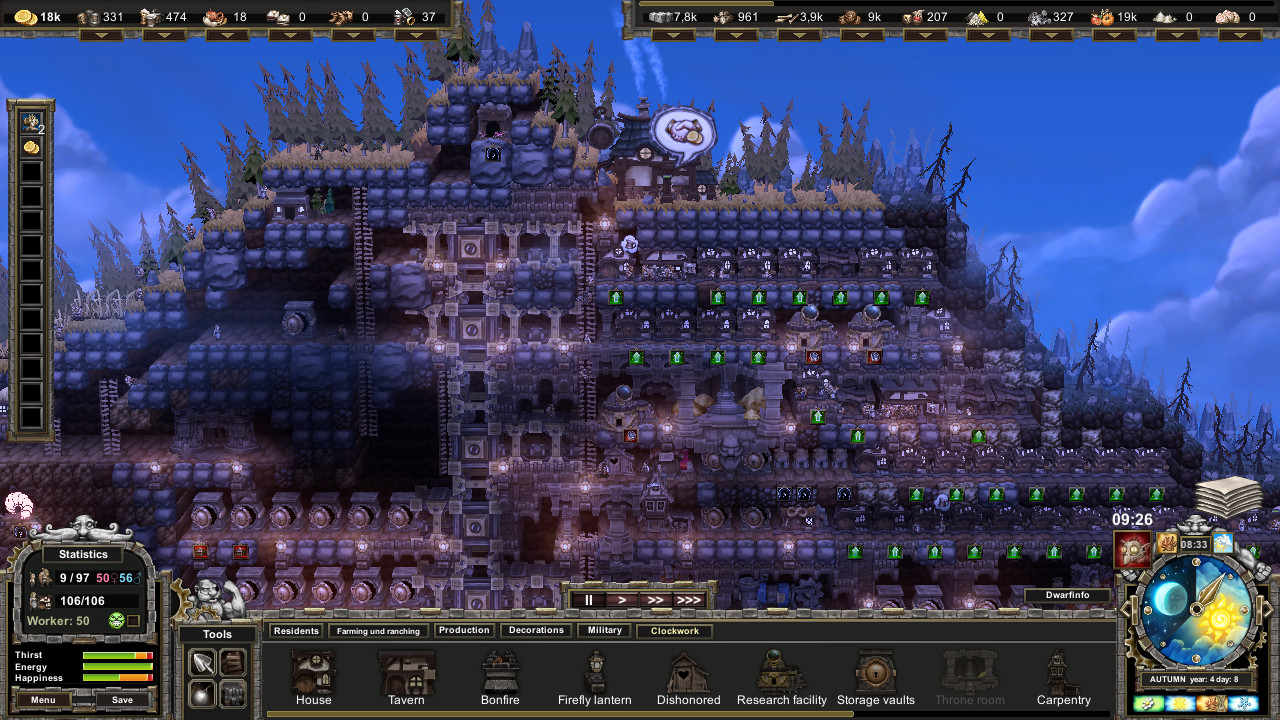Toggle the game pause button

[x=588, y=599]
